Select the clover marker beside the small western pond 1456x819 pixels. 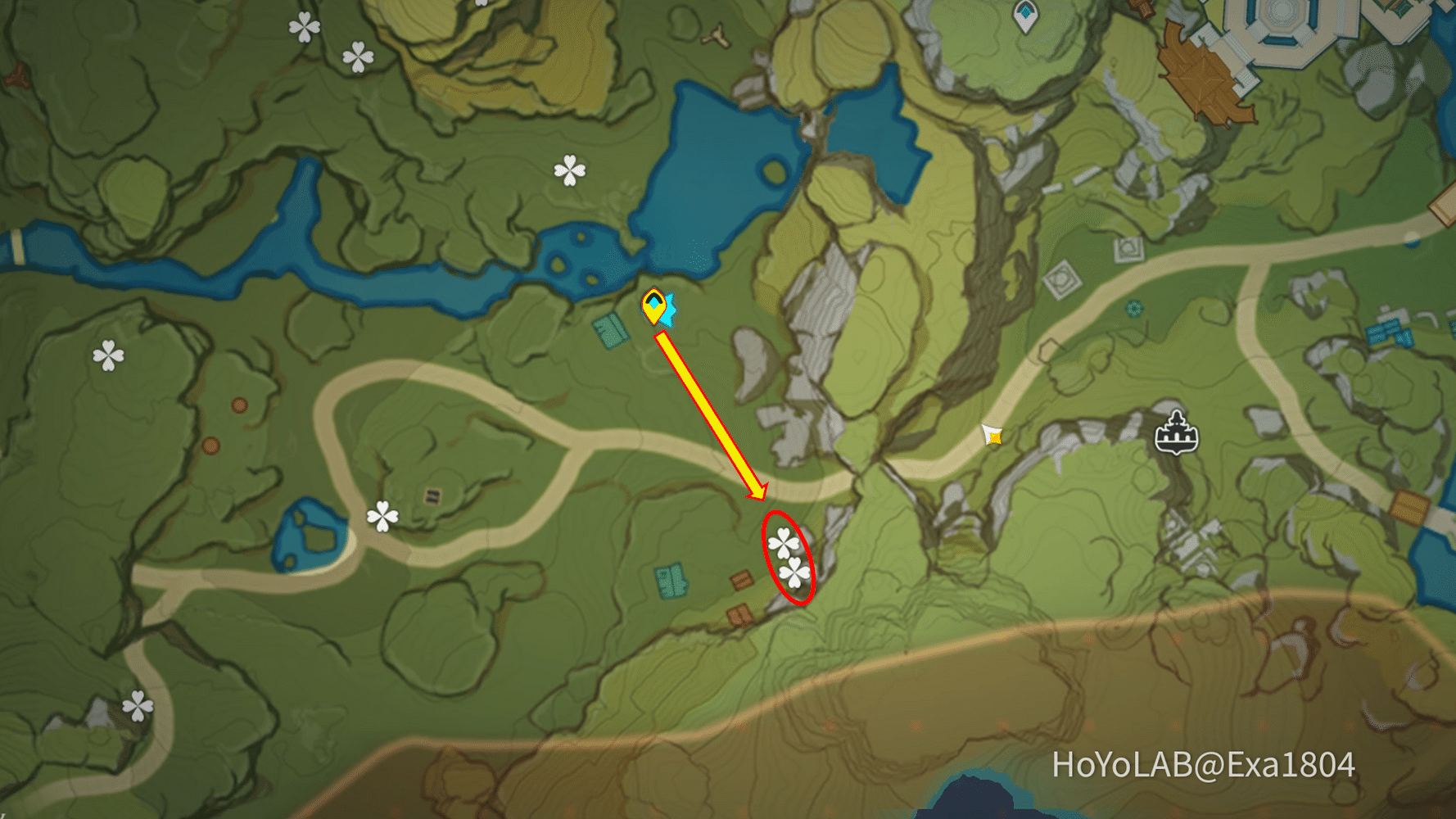coord(382,518)
